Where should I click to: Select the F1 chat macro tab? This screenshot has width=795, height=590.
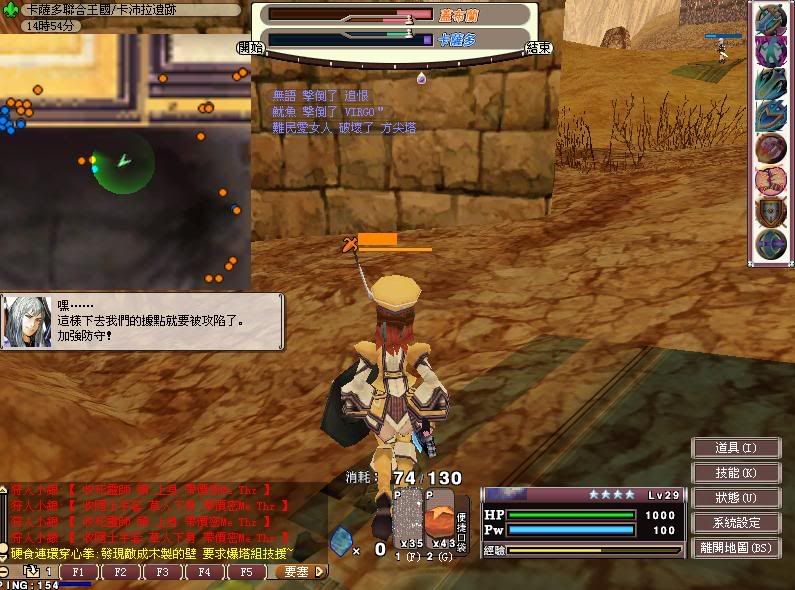(76, 572)
